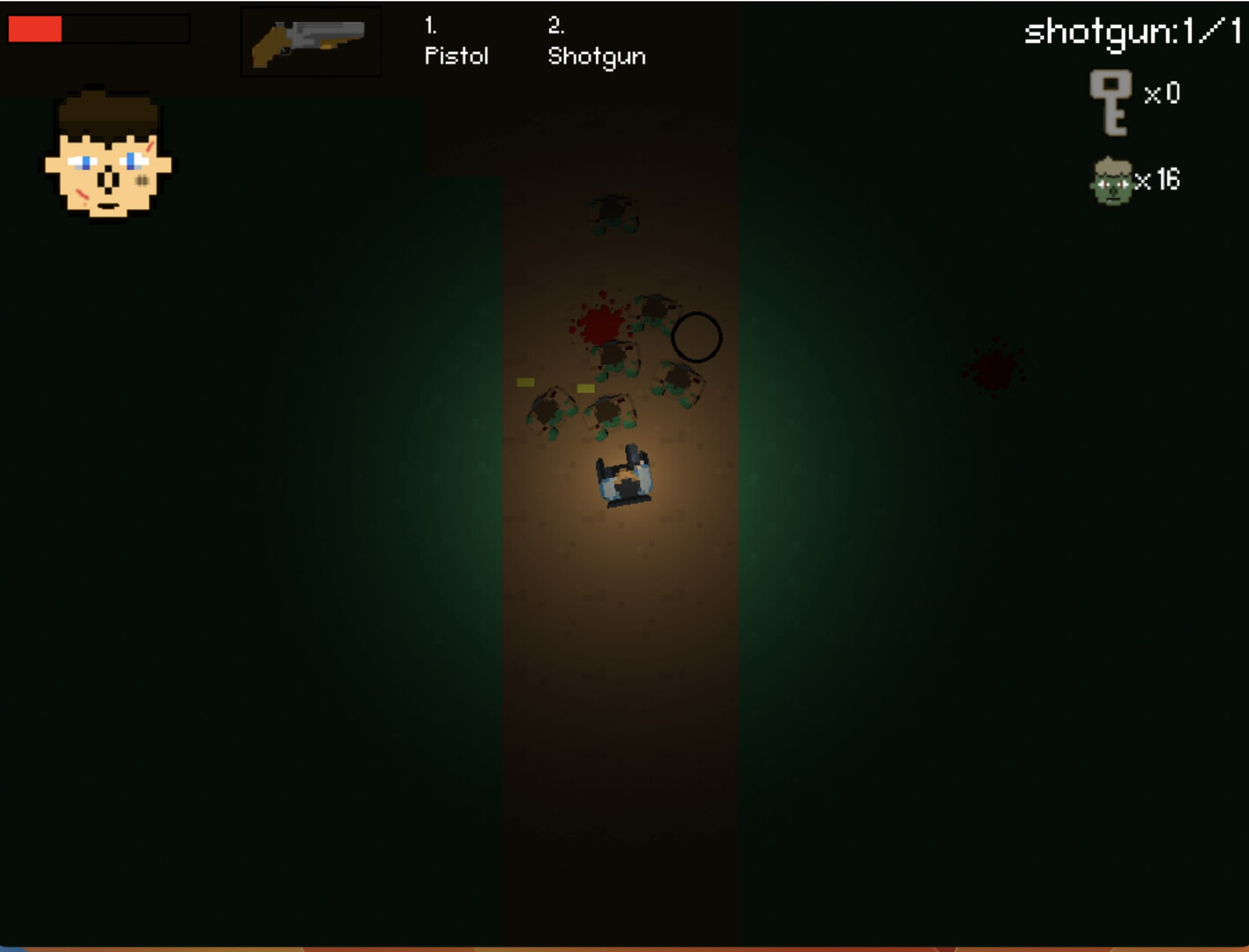
Task: Switch weapons by clicking the equipped shotgun box
Action: (x=310, y=40)
